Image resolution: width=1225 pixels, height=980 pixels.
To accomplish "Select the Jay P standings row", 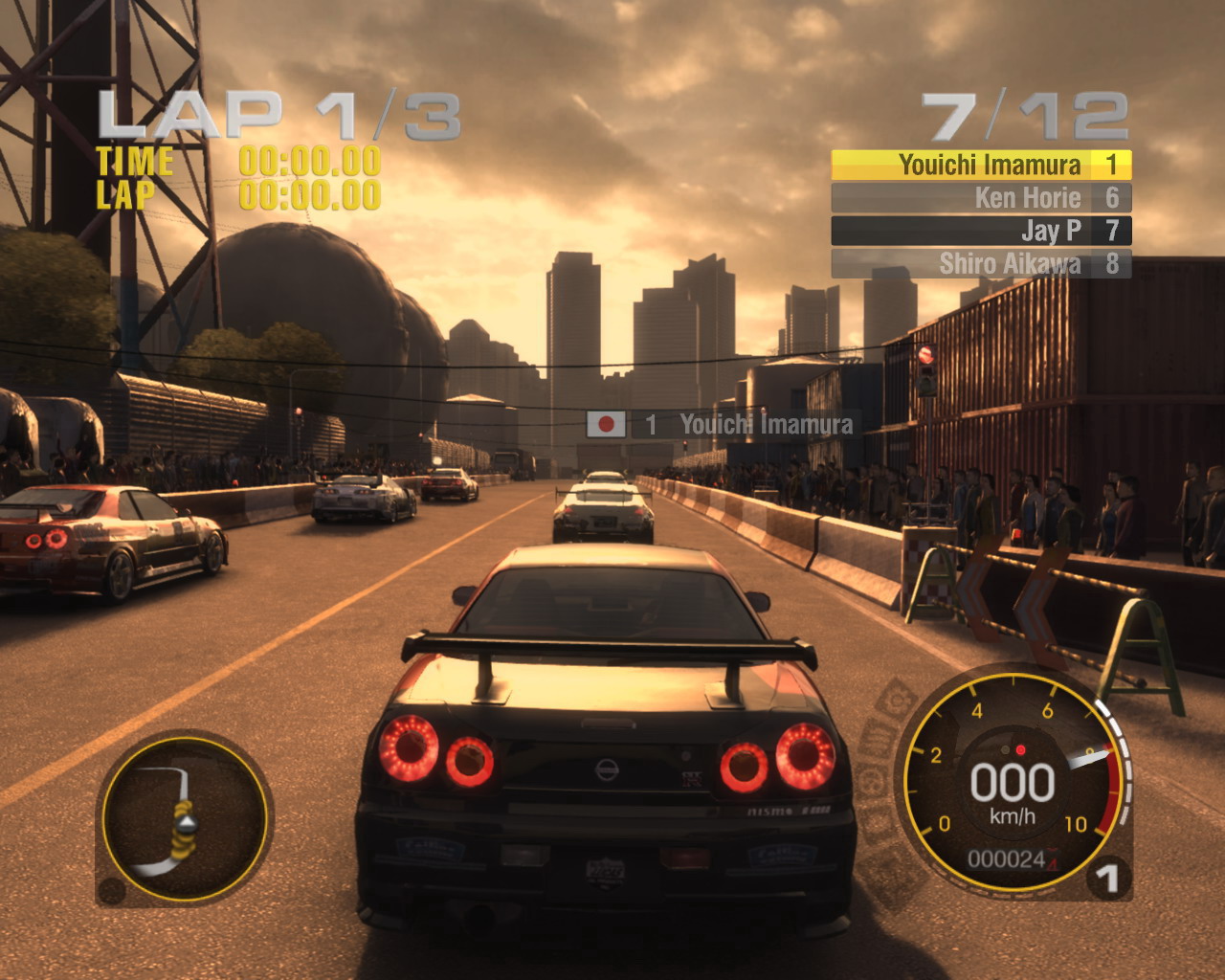I will click(981, 231).
